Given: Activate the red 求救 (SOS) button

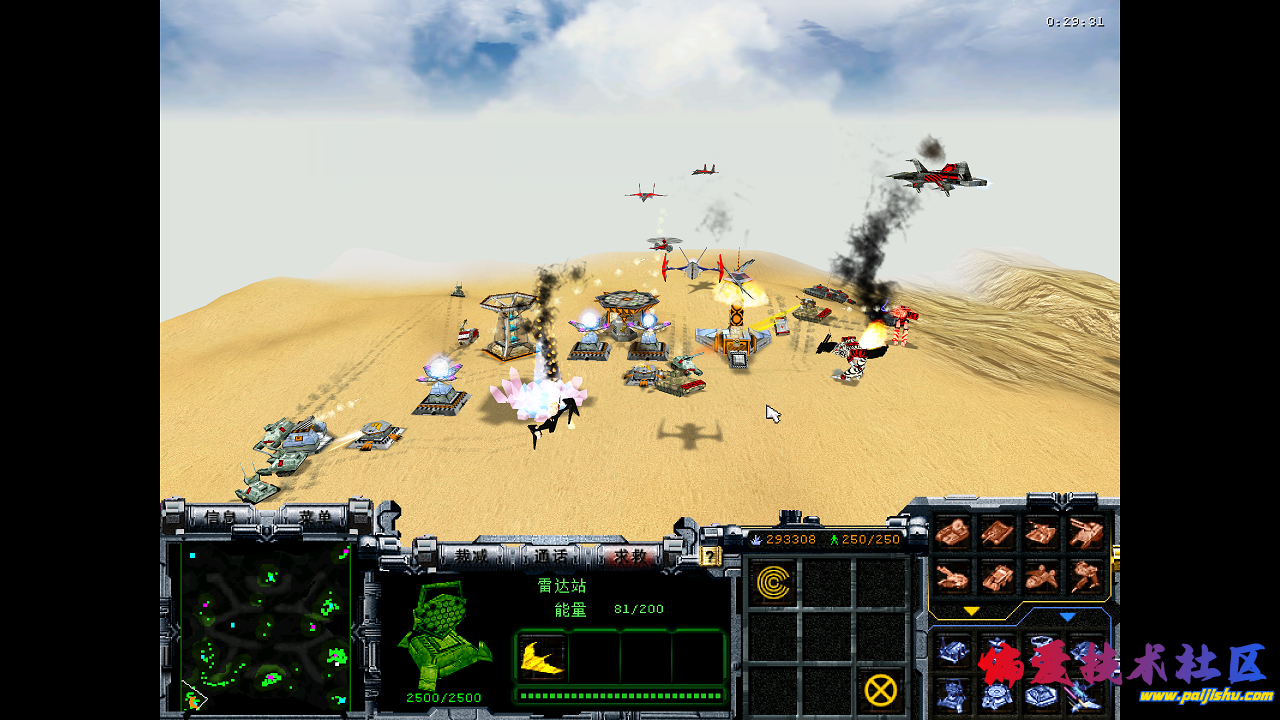Looking at the screenshot, I should click(x=630, y=556).
